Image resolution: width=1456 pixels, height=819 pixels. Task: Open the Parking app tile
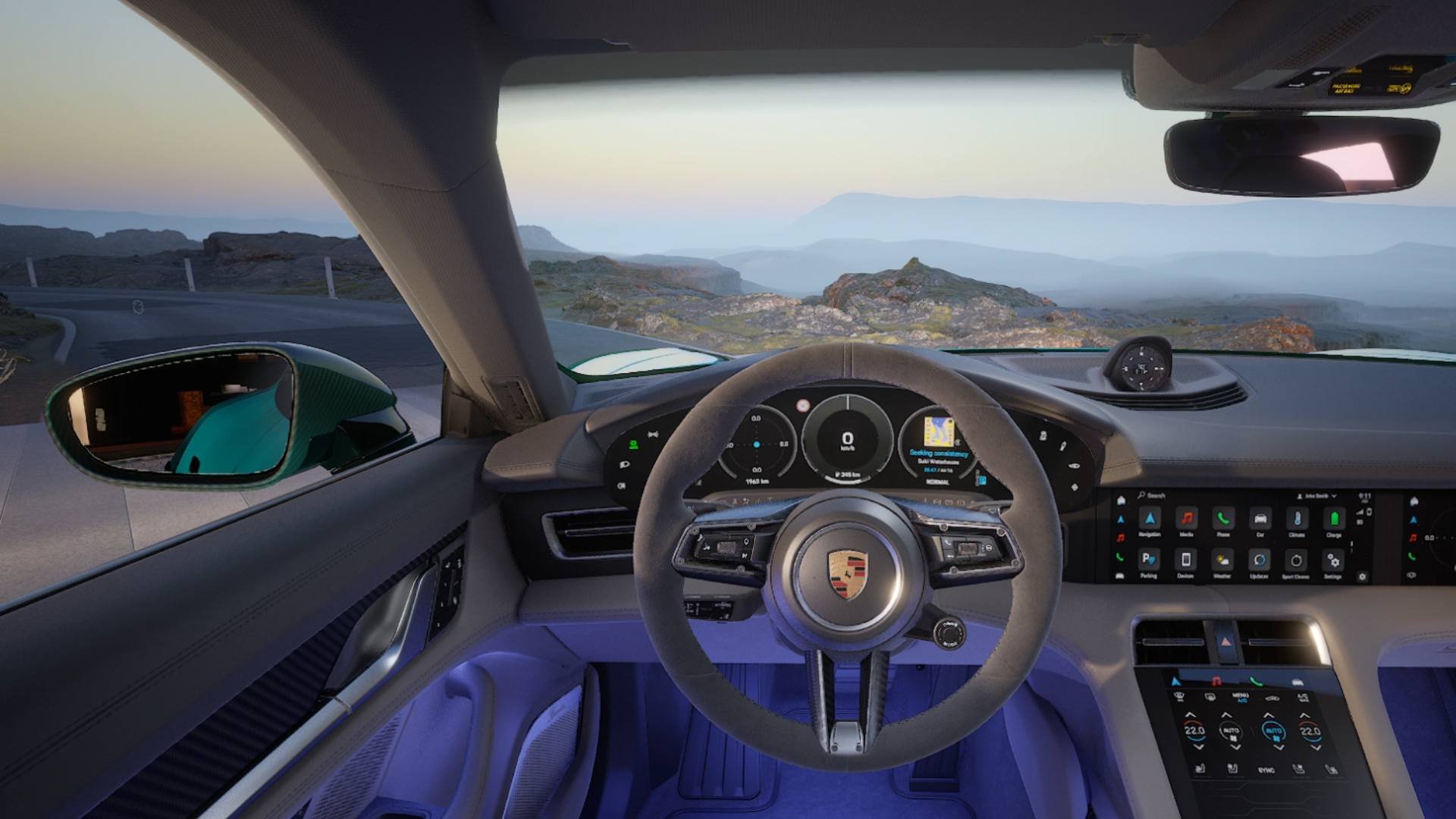point(1149,560)
